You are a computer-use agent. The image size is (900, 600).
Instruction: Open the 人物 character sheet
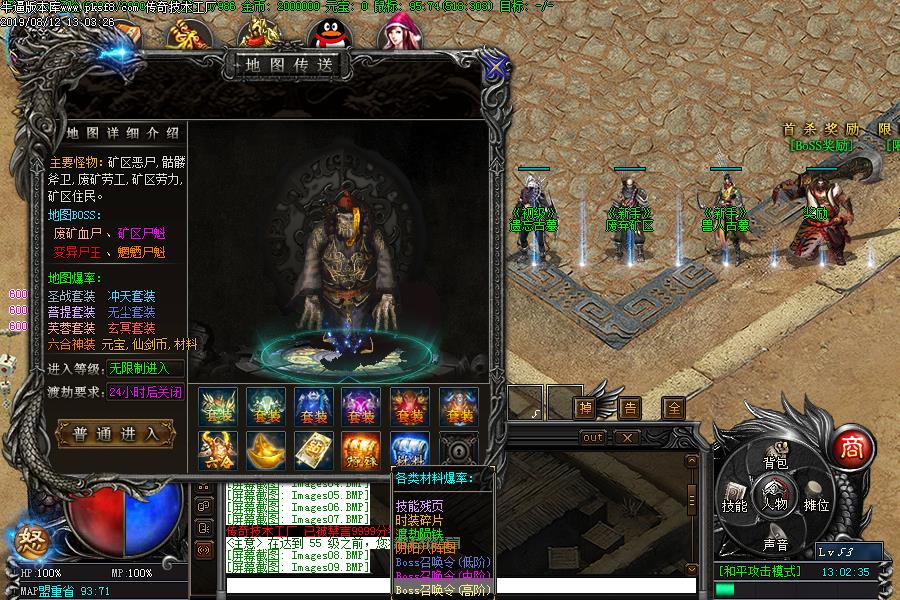(775, 499)
